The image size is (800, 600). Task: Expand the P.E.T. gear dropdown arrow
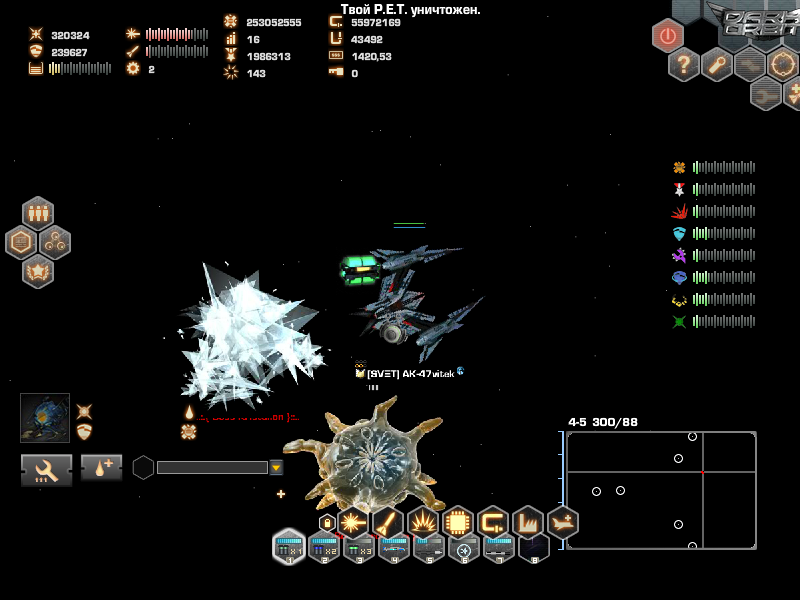click(x=276, y=467)
